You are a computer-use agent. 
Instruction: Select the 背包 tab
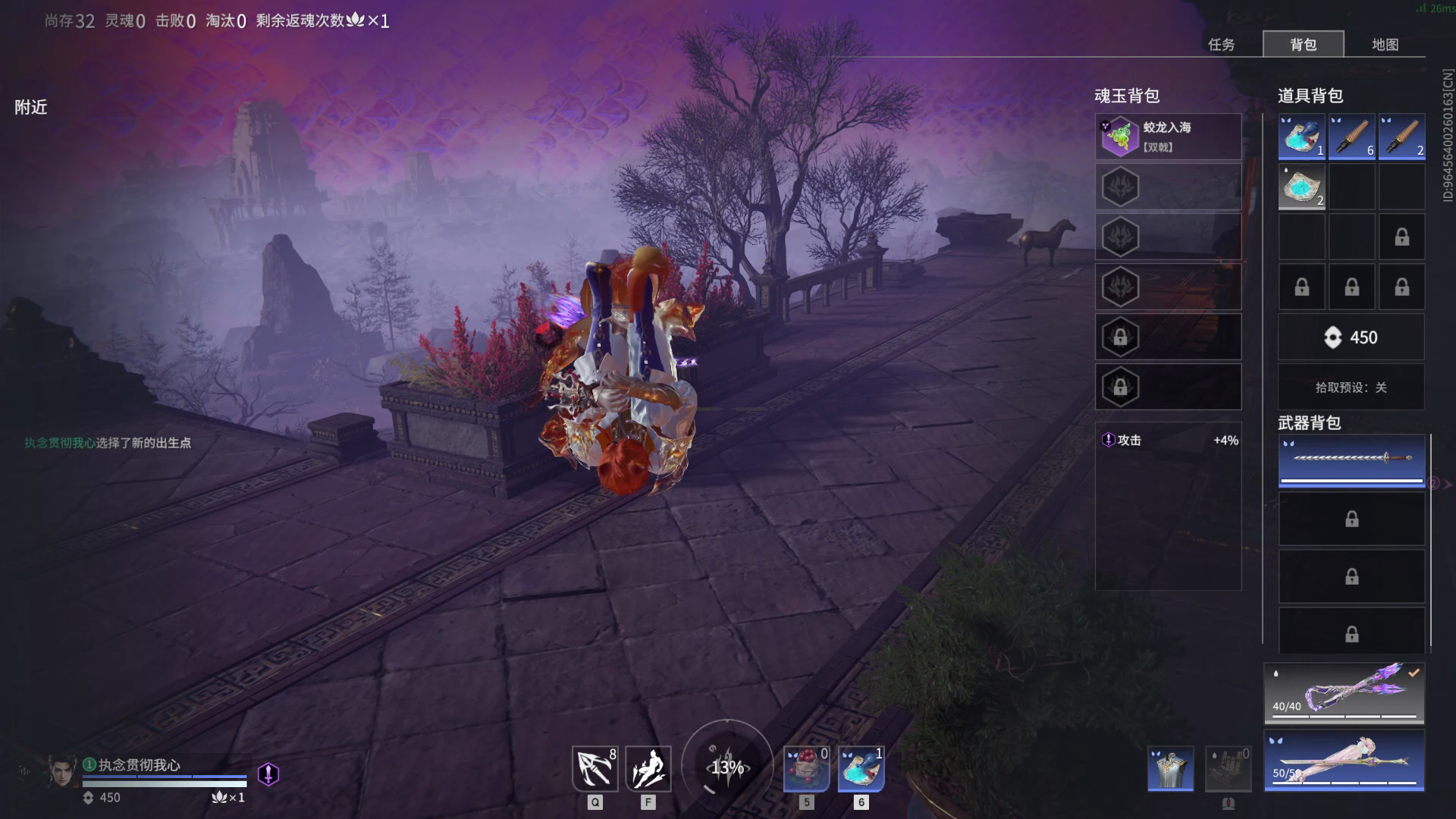point(1303,45)
